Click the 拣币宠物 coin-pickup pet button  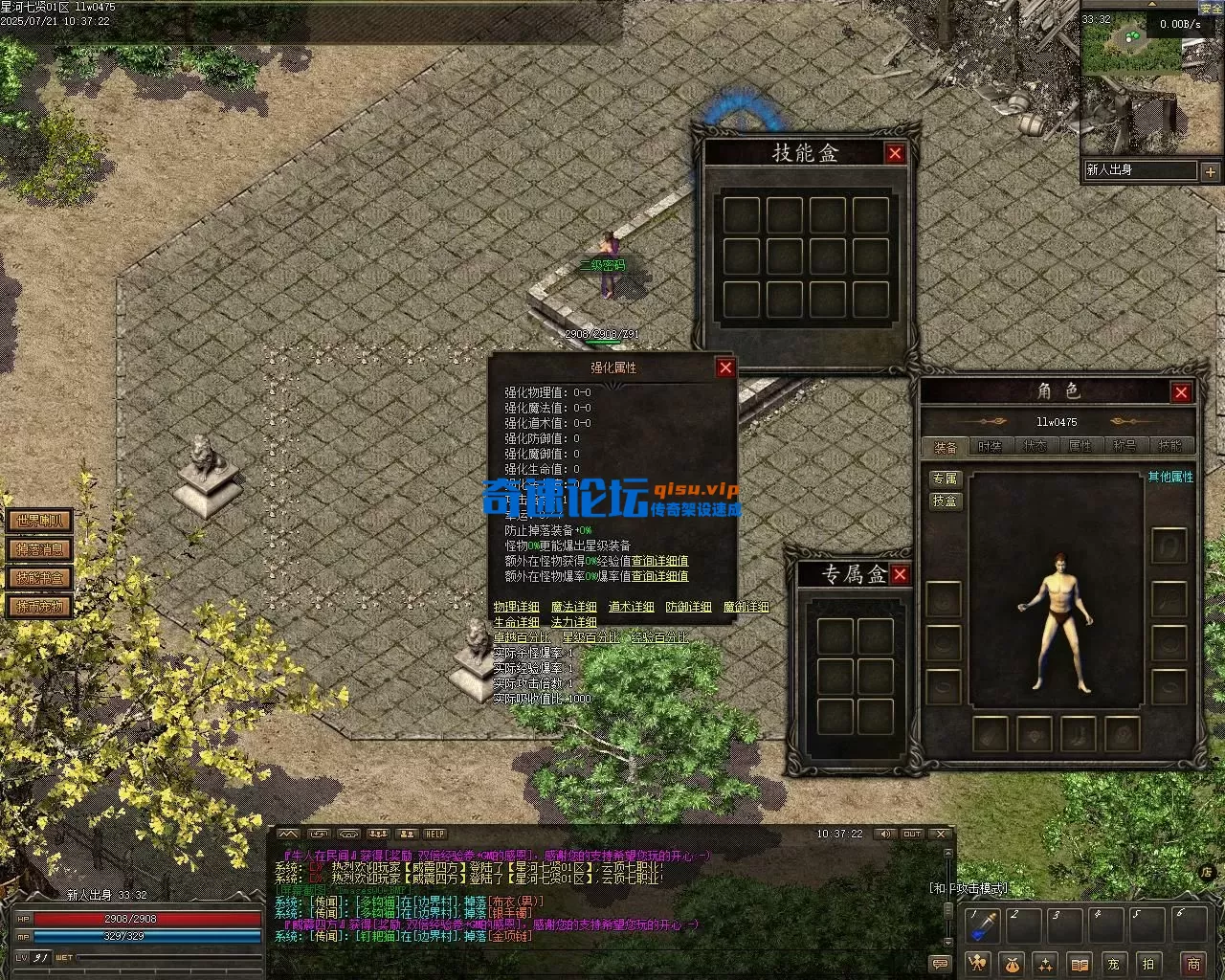(x=39, y=607)
